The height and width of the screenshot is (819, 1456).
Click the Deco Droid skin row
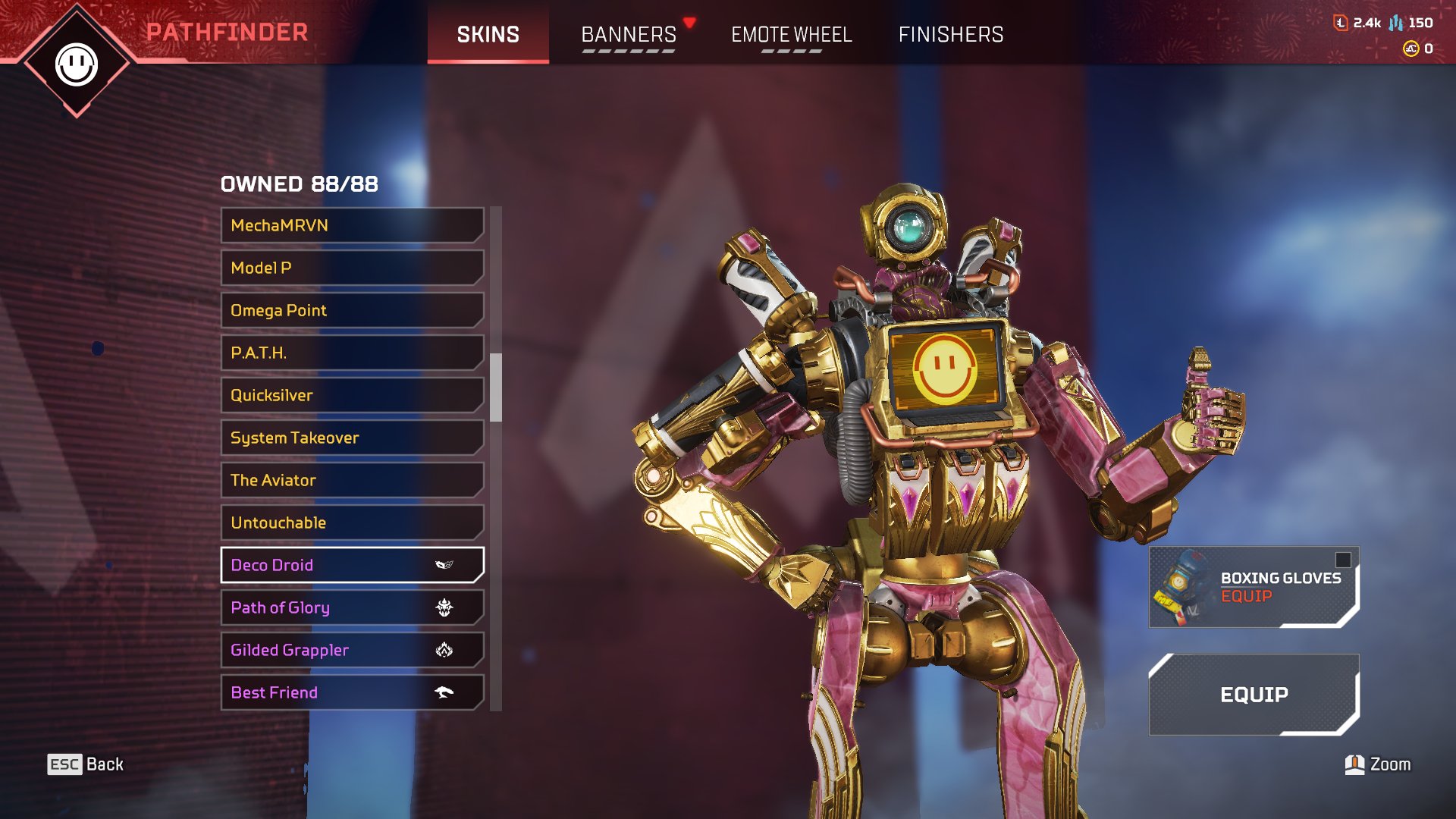[x=352, y=565]
